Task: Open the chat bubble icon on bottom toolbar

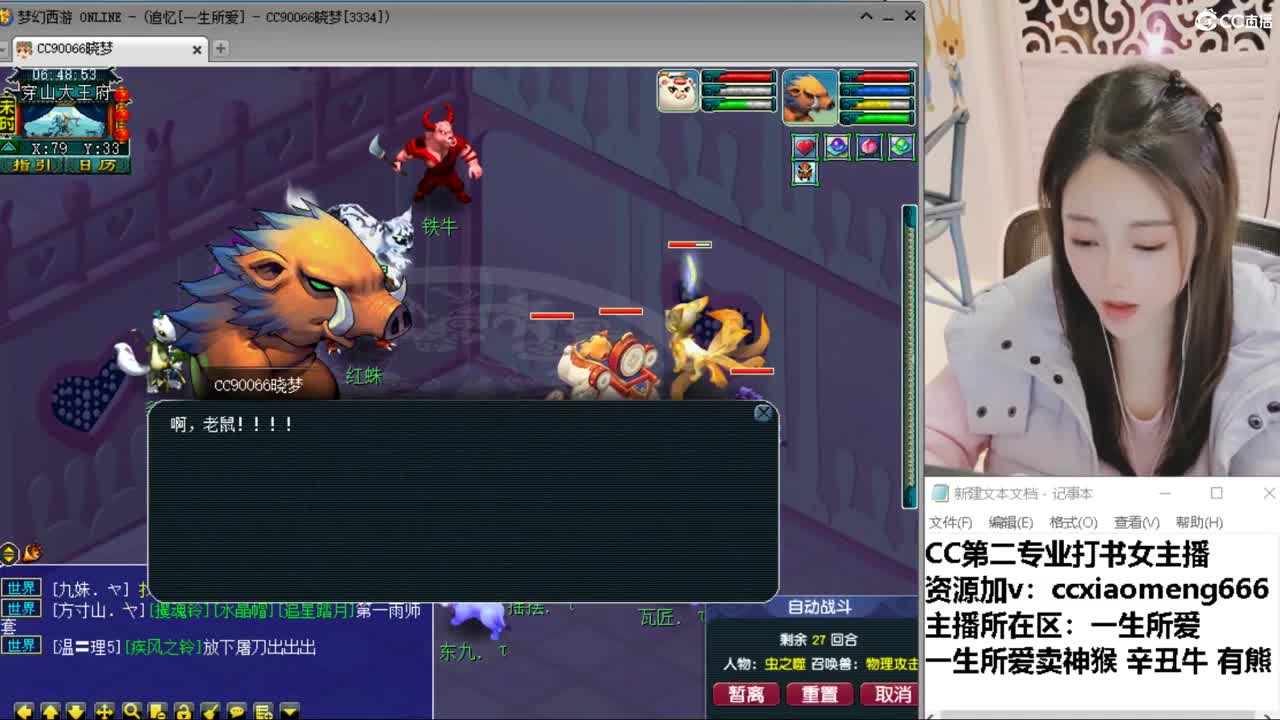Action: [237, 710]
